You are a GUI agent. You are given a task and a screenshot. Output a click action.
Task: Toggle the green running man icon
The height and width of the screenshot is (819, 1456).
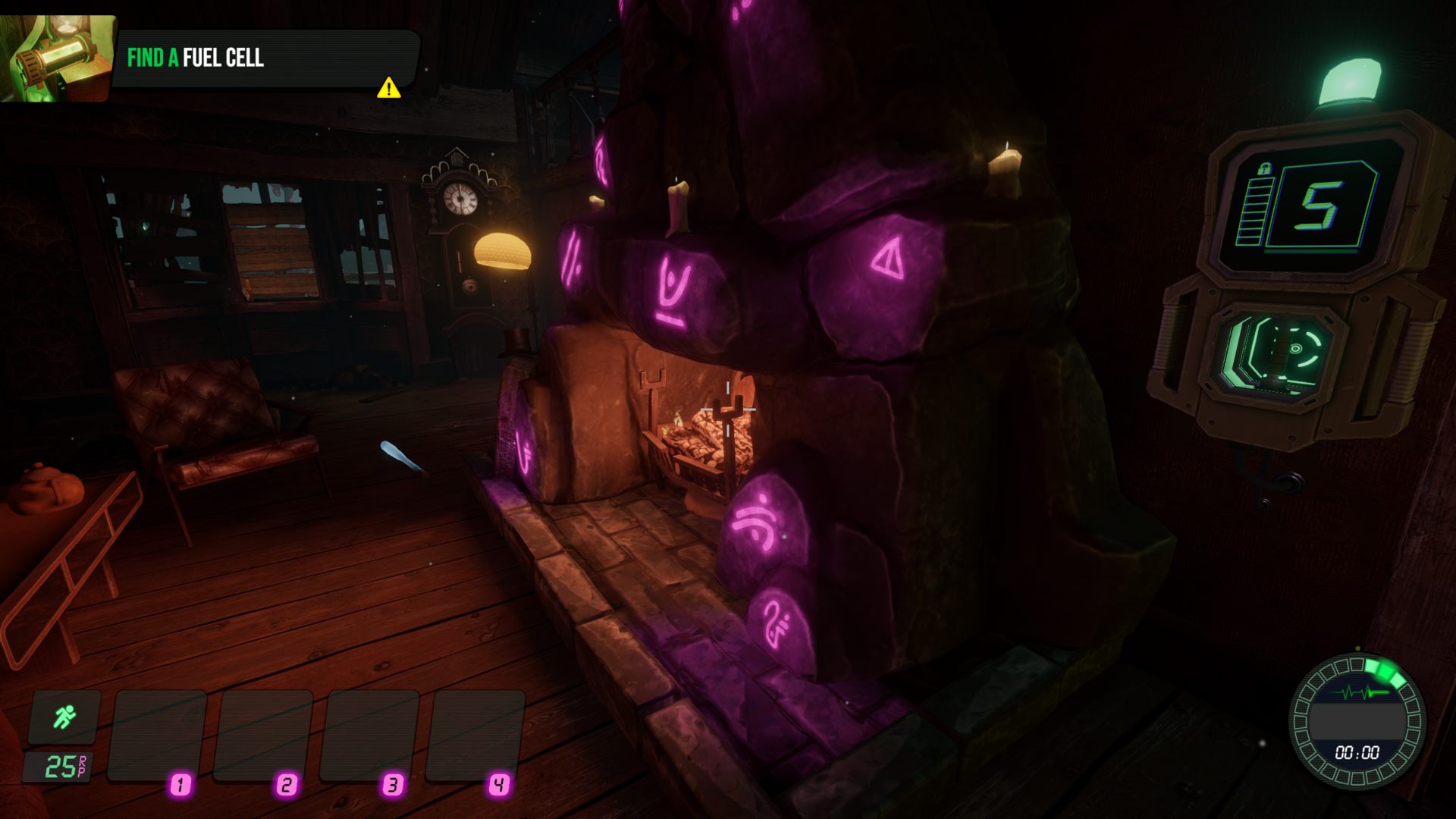point(64,717)
